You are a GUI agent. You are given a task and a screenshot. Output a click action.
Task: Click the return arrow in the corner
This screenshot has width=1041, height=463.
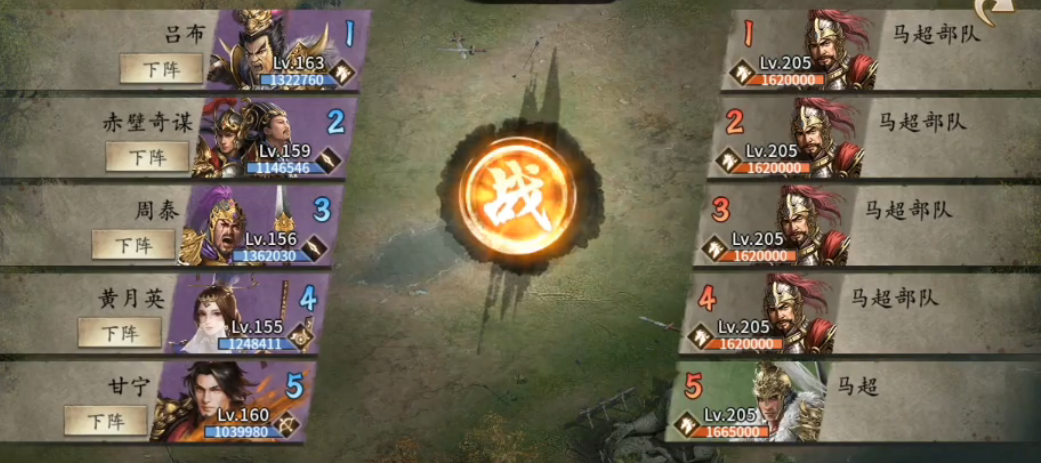coord(1019,11)
